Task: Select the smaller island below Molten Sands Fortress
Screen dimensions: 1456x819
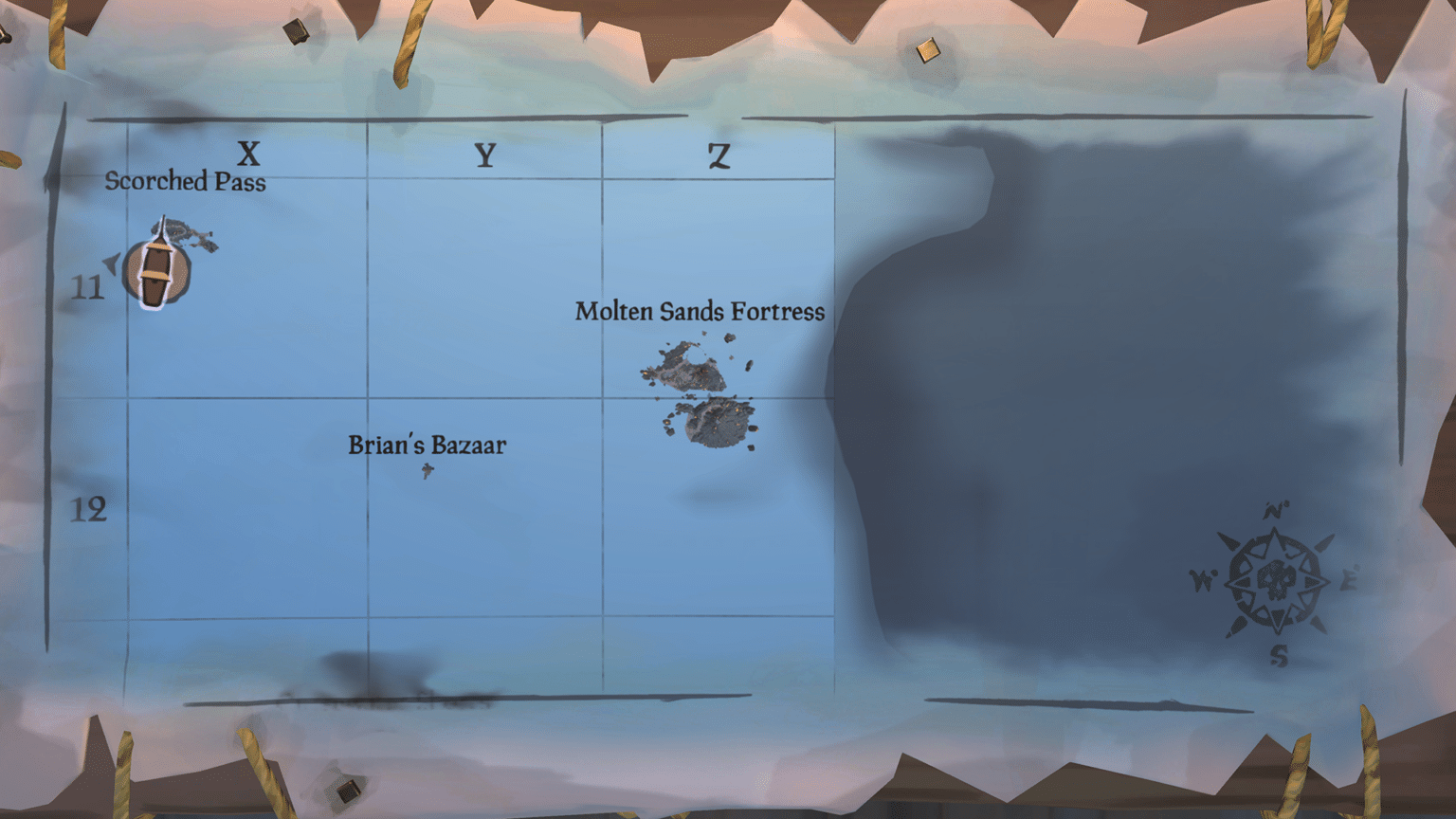Action: (713, 422)
